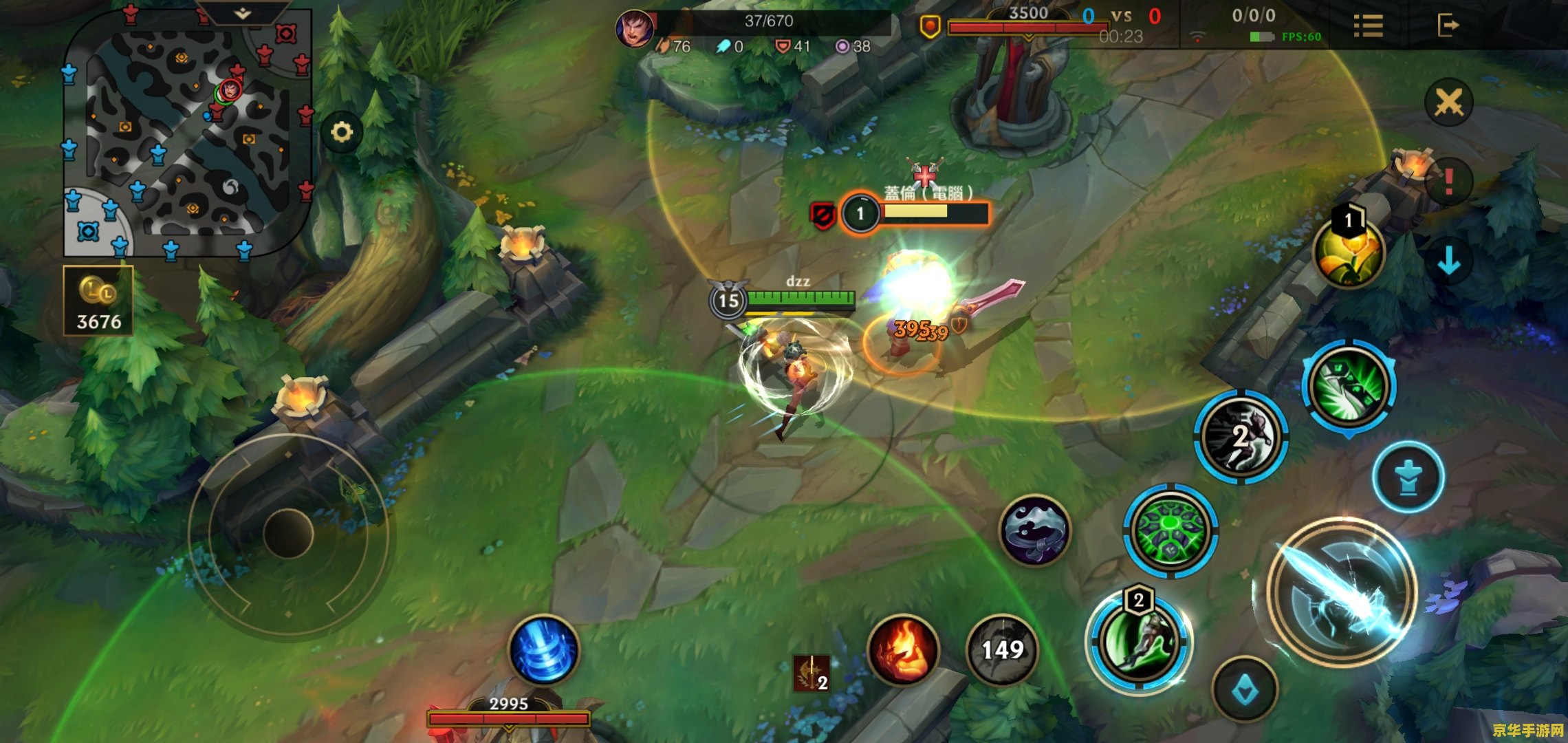Image resolution: width=1568 pixels, height=743 pixels.
Task: Collapse the minimap with the chevron tab
Action: (242, 13)
